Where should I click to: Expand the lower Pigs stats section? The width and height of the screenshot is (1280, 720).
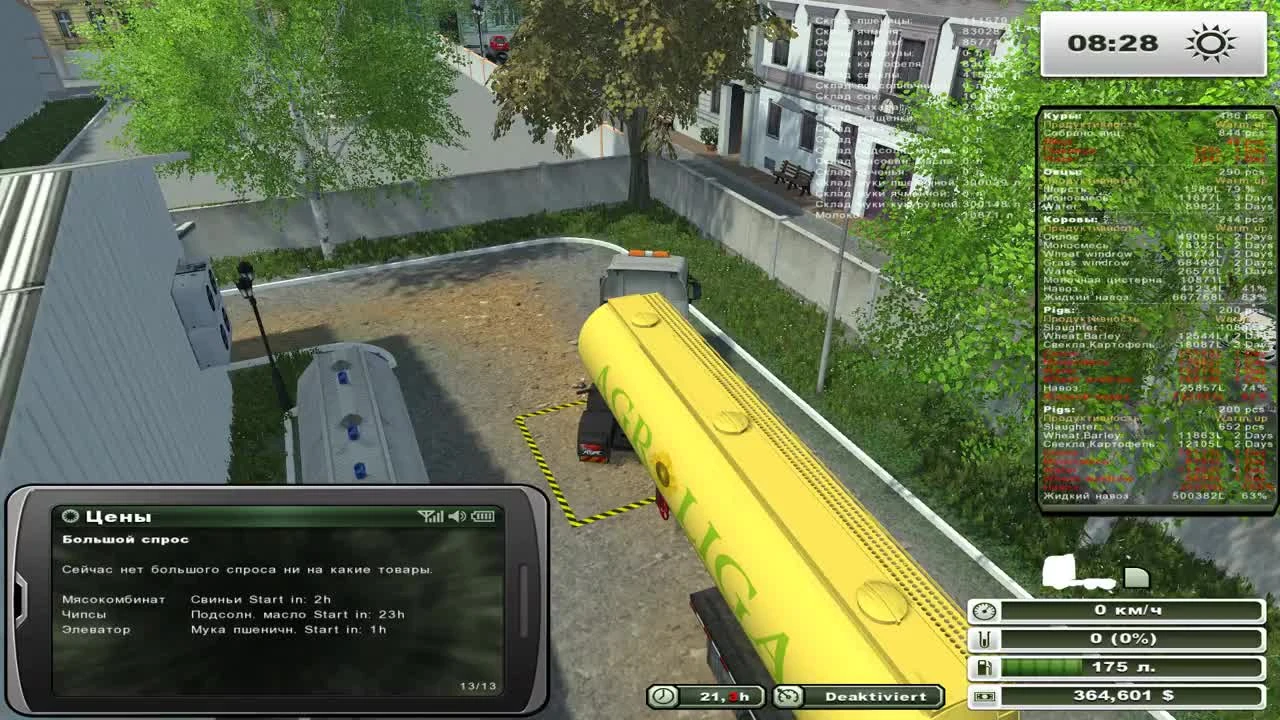pos(1057,408)
